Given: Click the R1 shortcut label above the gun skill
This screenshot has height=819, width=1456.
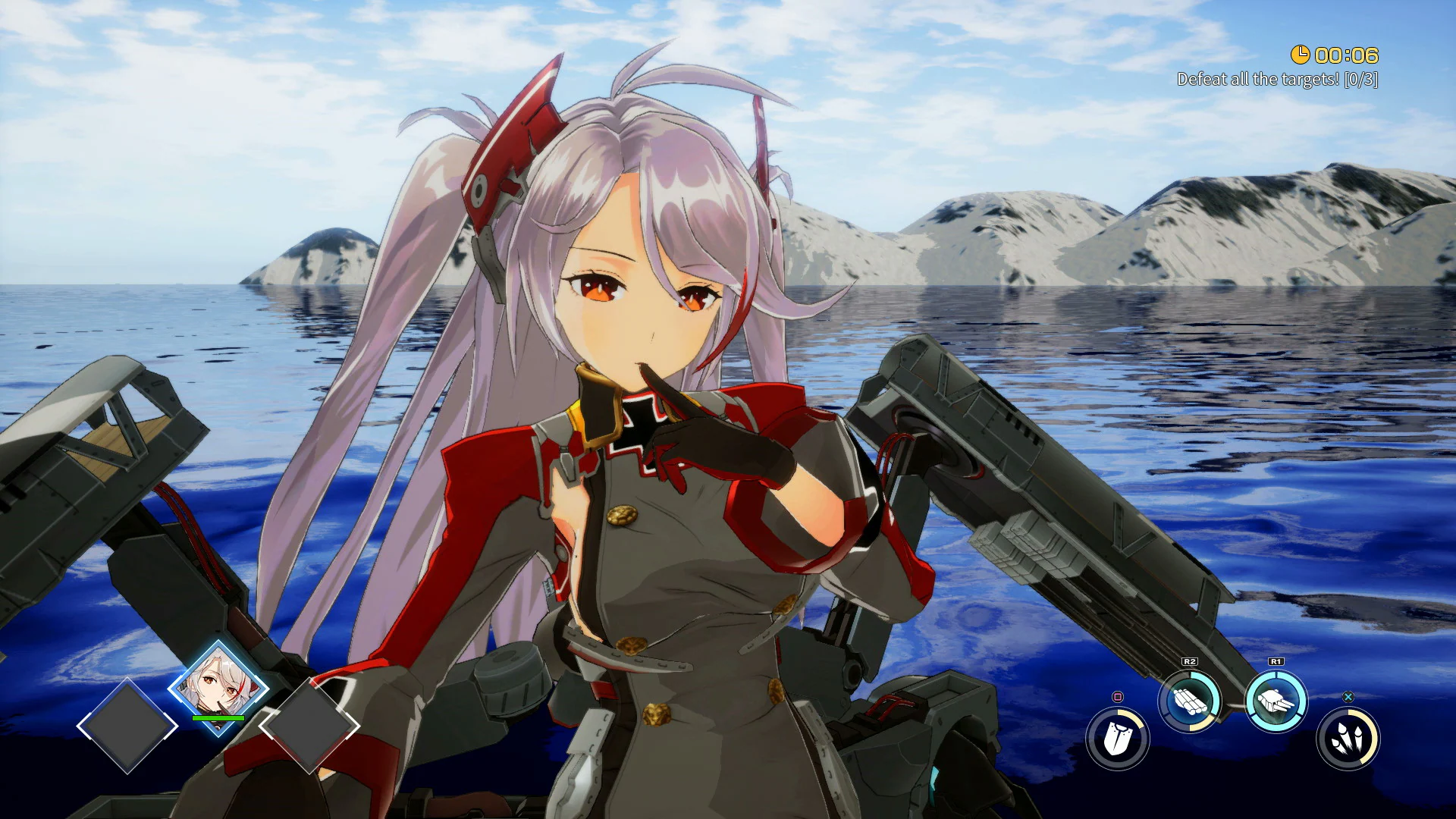Looking at the screenshot, I should [x=1276, y=661].
